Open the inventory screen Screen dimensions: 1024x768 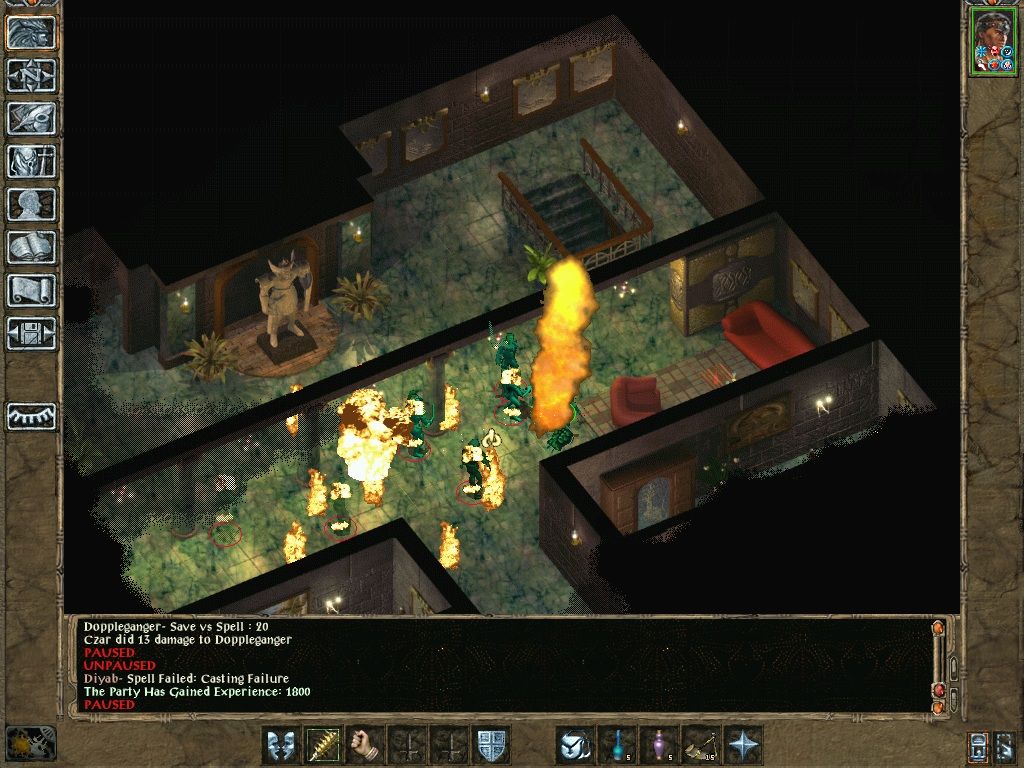32,161
